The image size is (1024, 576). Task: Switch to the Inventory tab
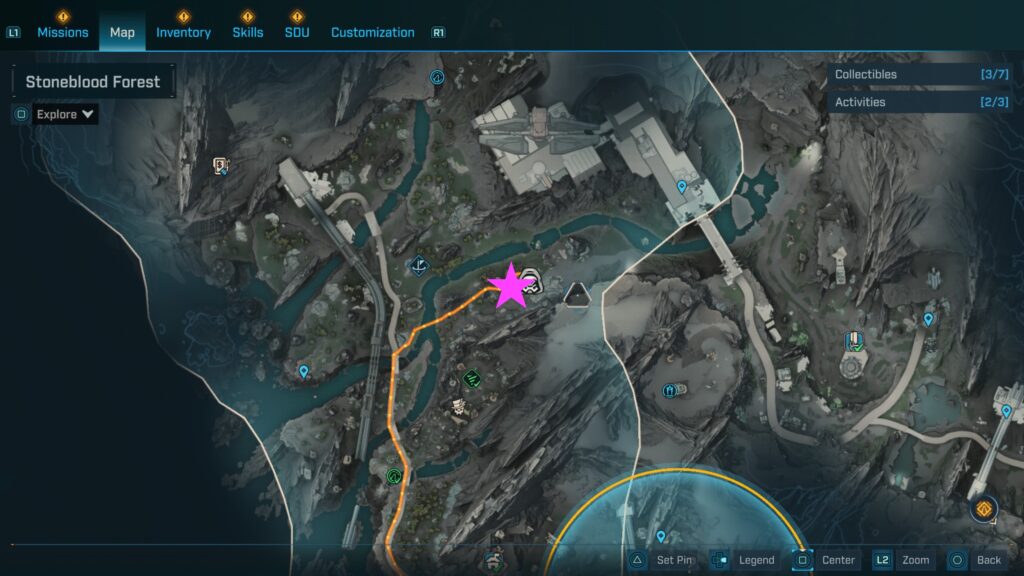coord(183,32)
